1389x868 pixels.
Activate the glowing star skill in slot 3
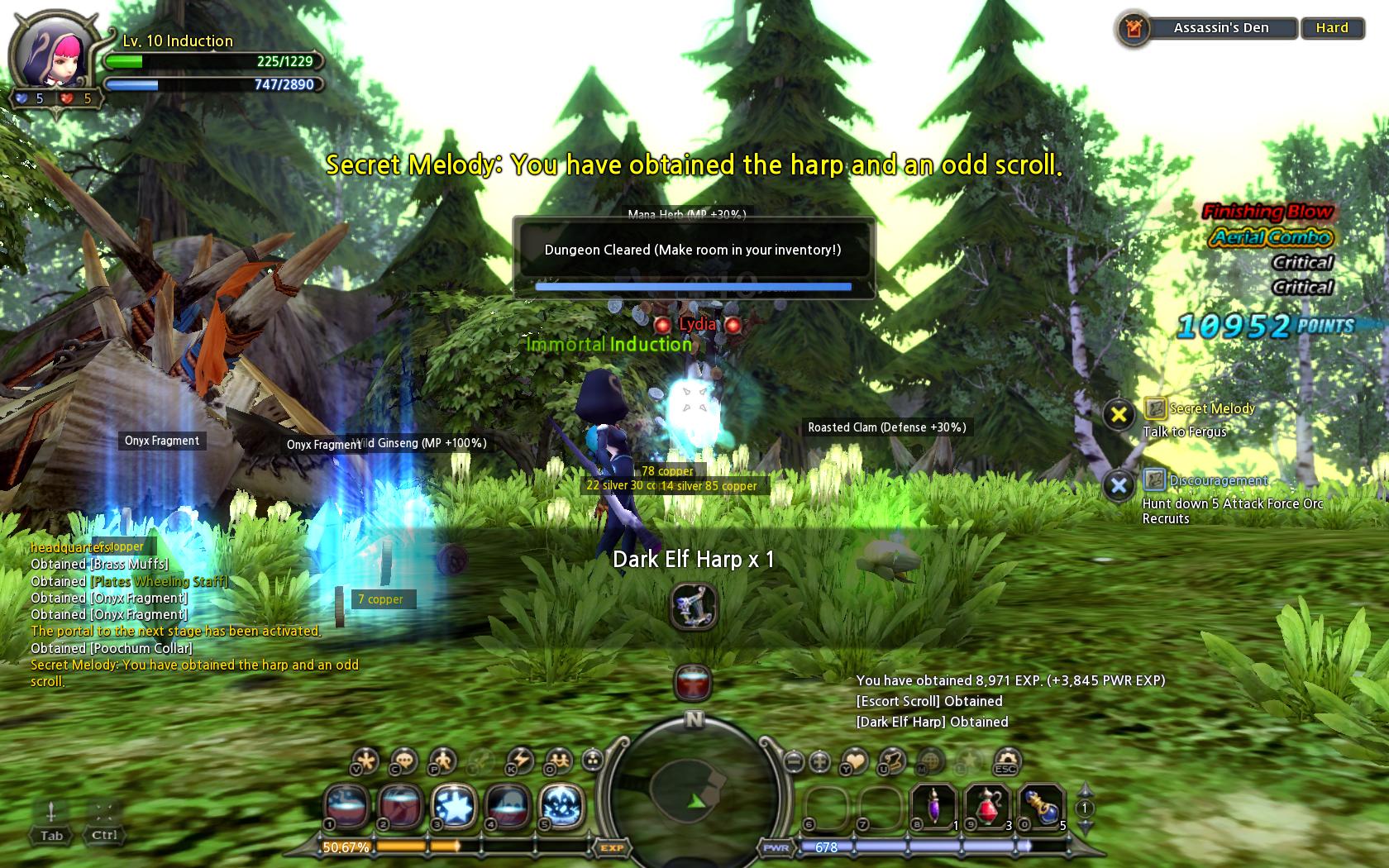454,804
